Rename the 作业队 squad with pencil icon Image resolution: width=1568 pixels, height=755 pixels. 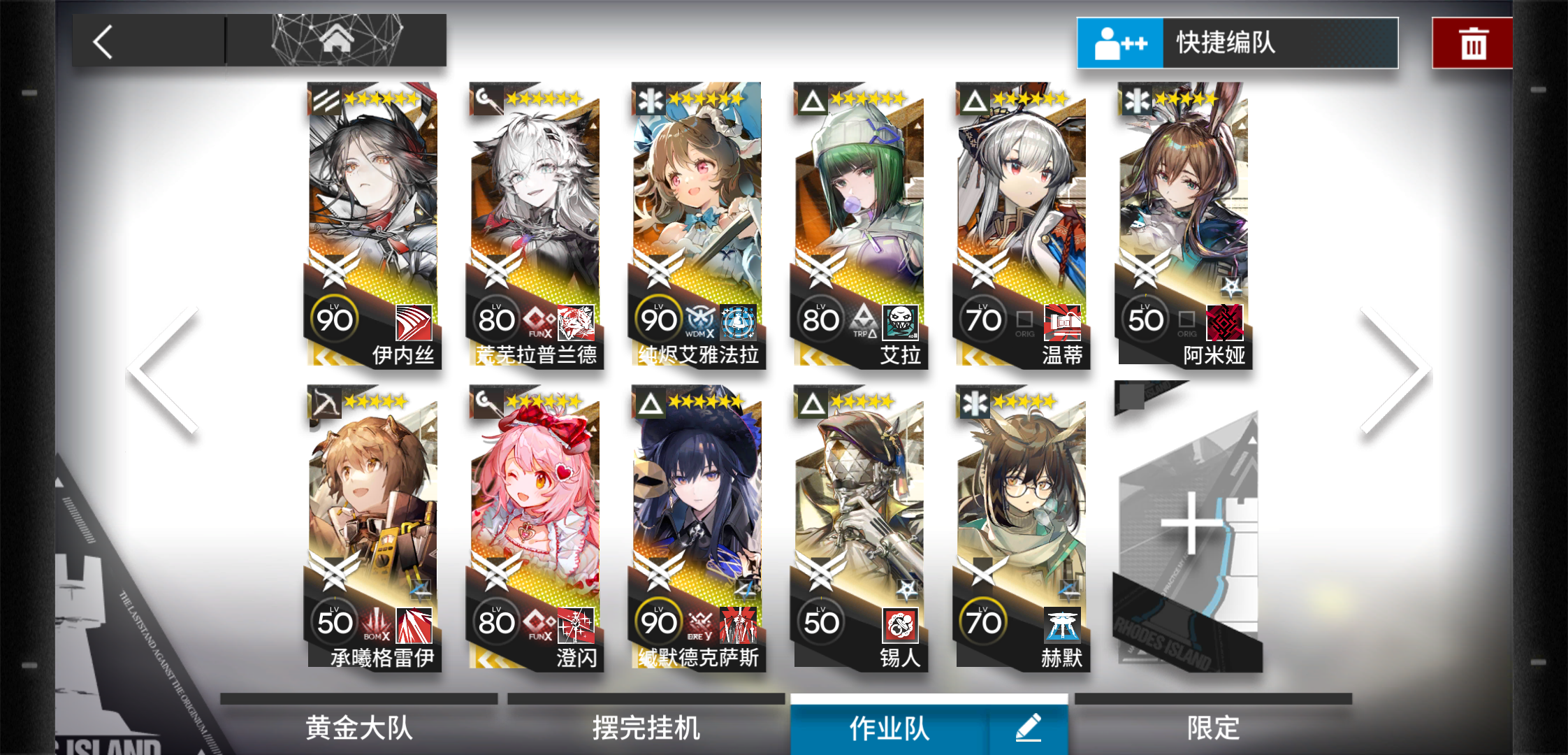1028,728
